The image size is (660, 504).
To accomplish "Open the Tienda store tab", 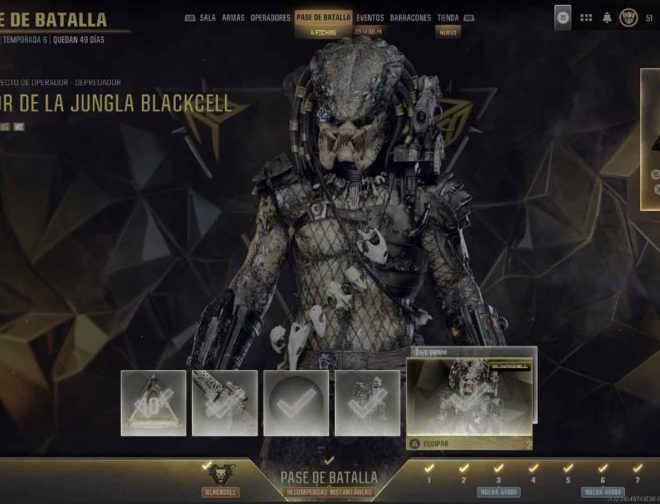I will (448, 18).
